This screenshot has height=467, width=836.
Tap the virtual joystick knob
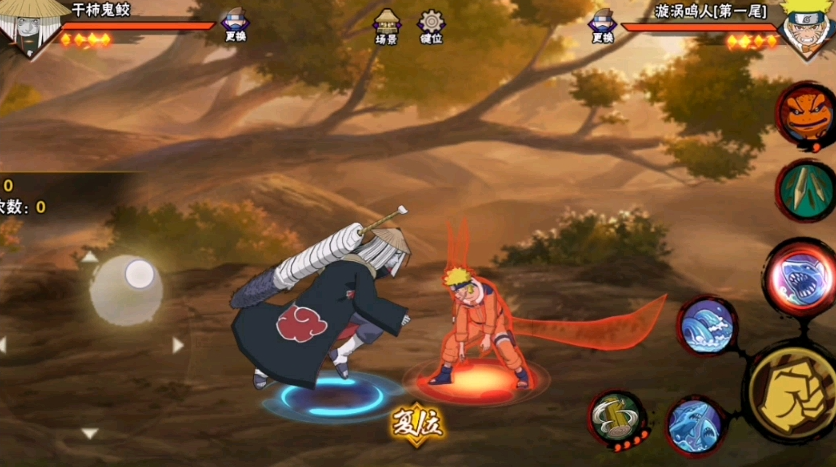click(x=139, y=273)
